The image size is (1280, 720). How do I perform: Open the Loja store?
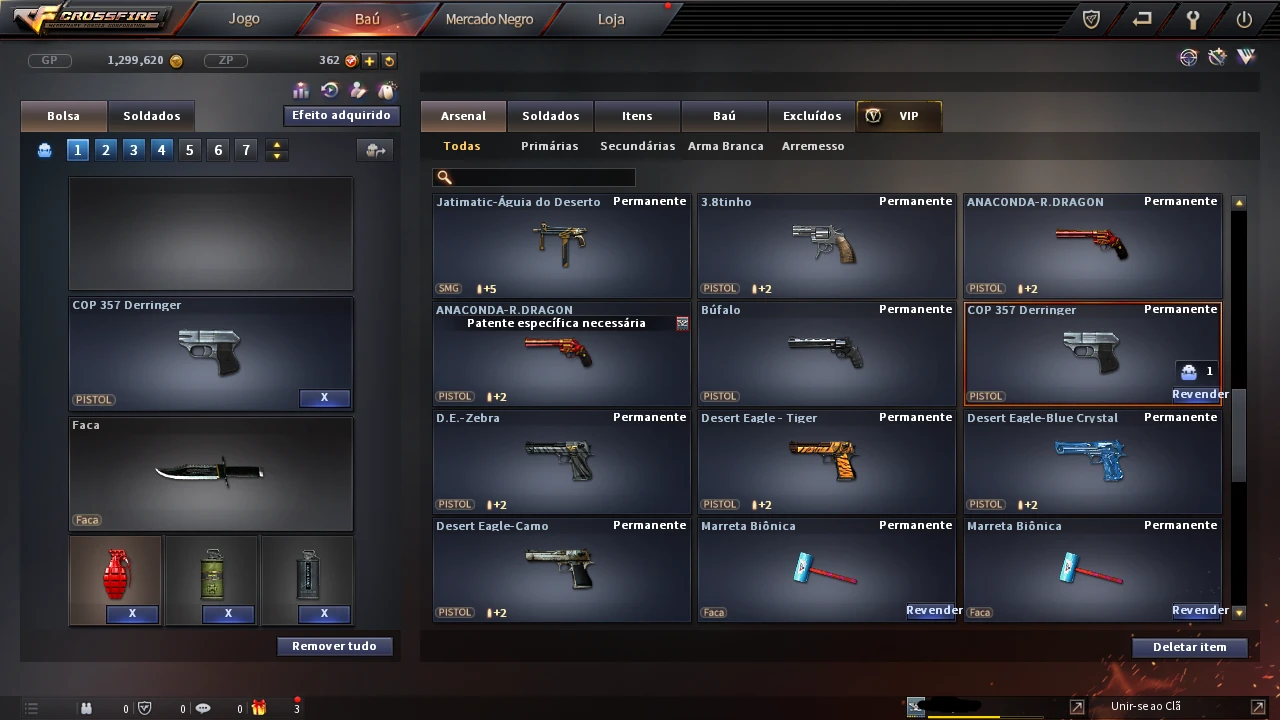click(611, 19)
